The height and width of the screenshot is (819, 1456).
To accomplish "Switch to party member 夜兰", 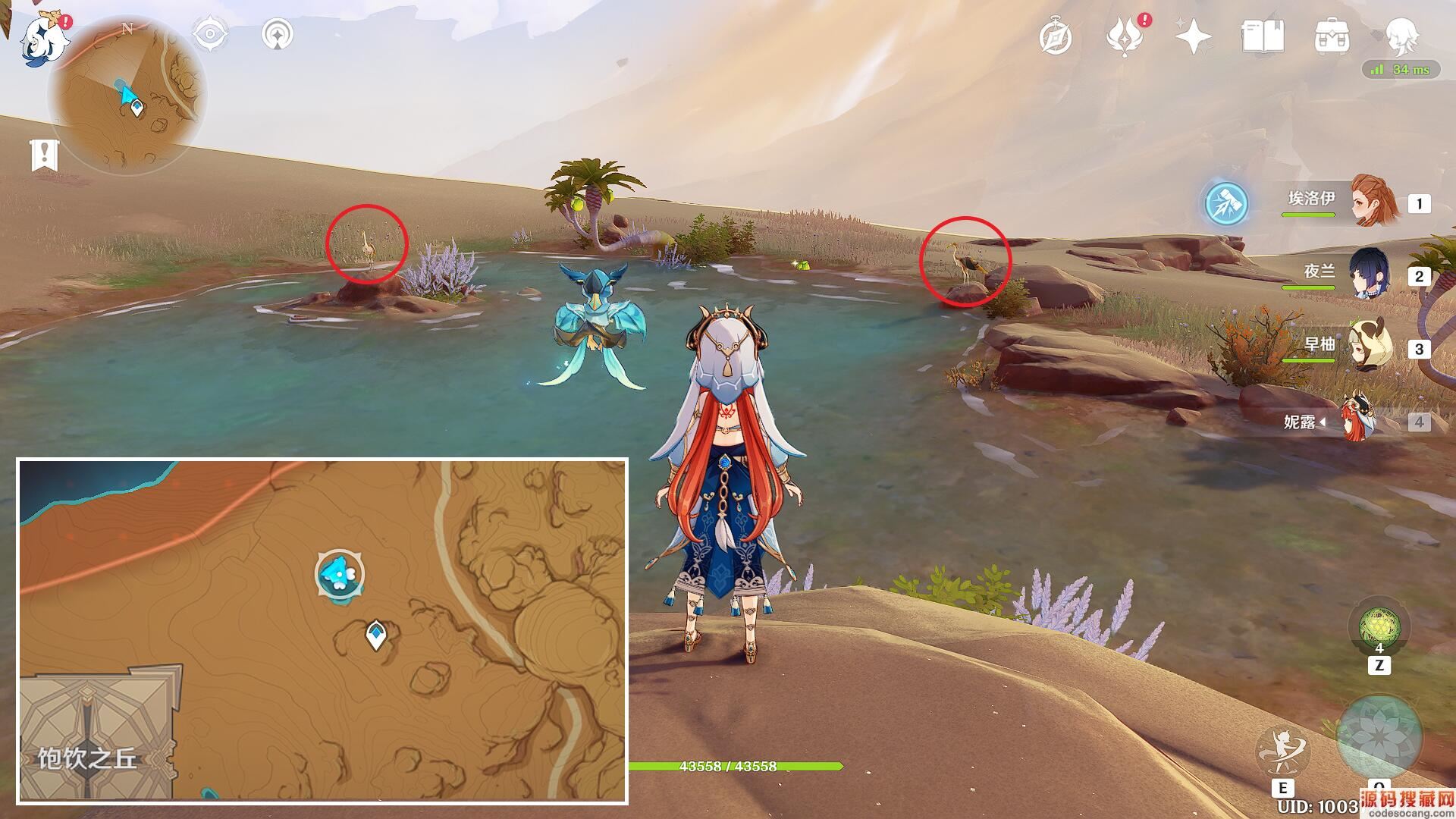I will 1369,275.
